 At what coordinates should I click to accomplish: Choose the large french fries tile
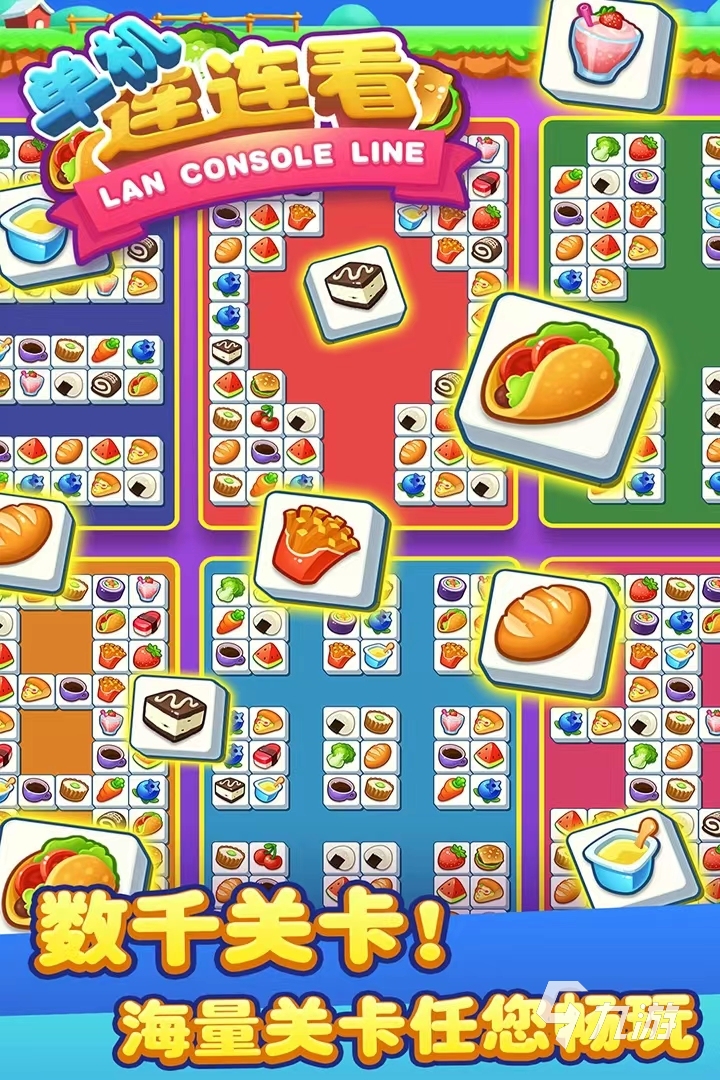tap(322, 546)
